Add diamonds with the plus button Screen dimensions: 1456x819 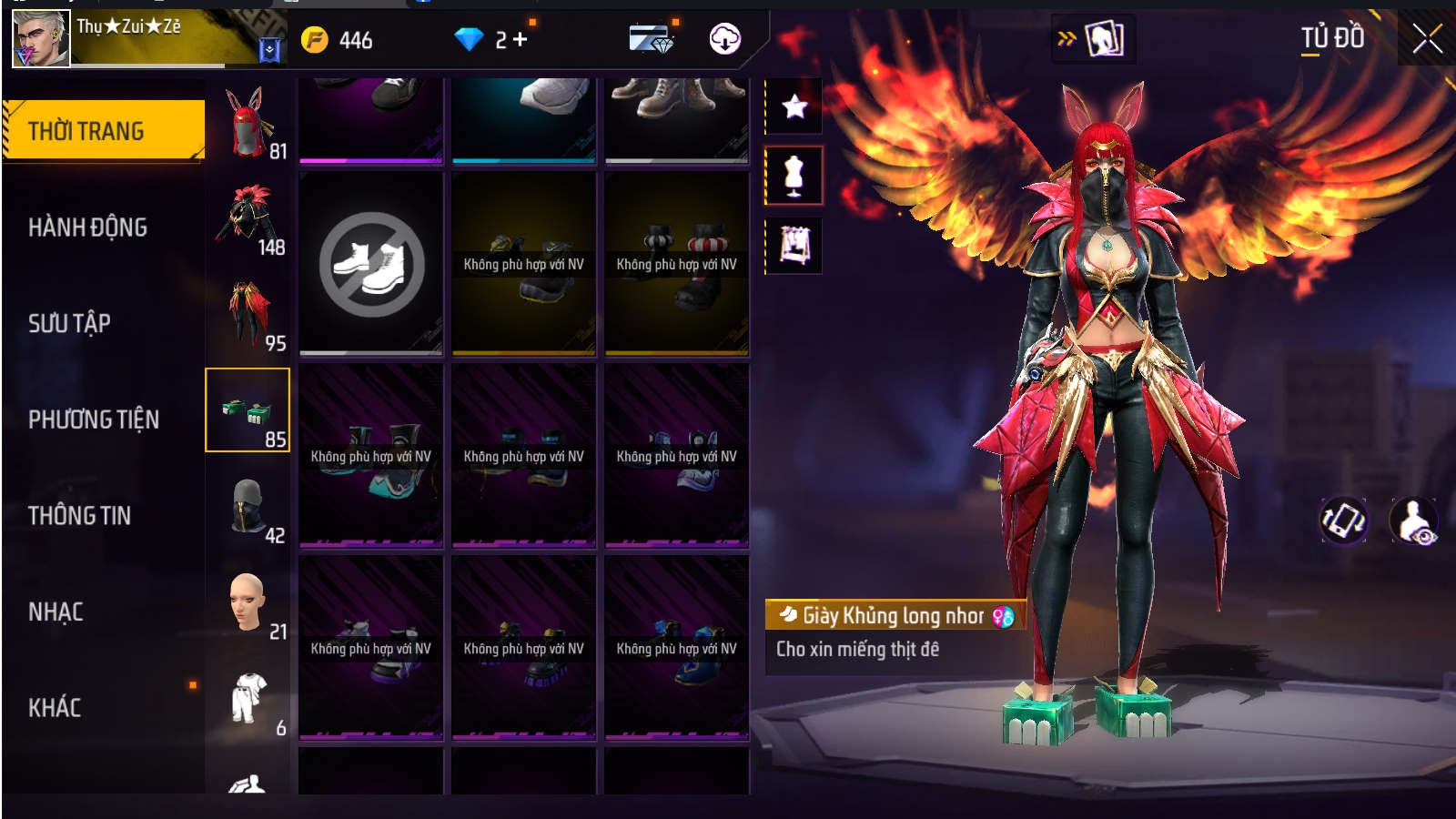520,40
